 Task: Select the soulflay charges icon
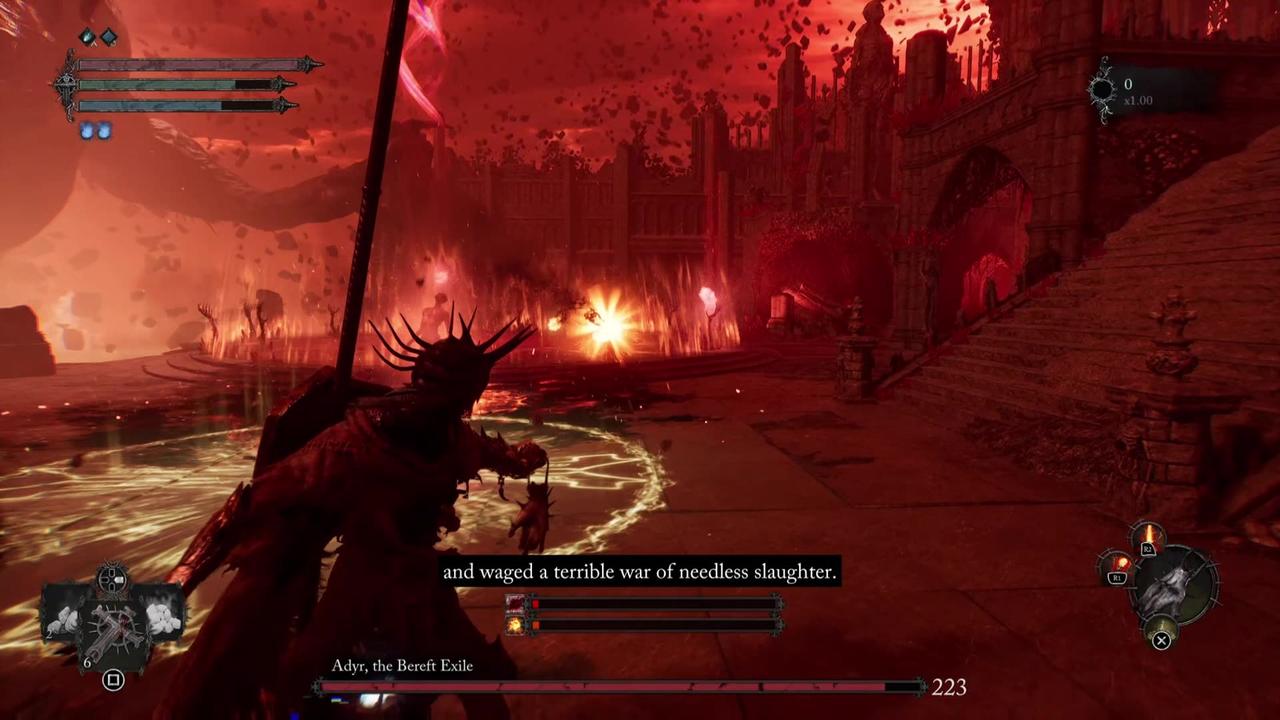[95, 130]
